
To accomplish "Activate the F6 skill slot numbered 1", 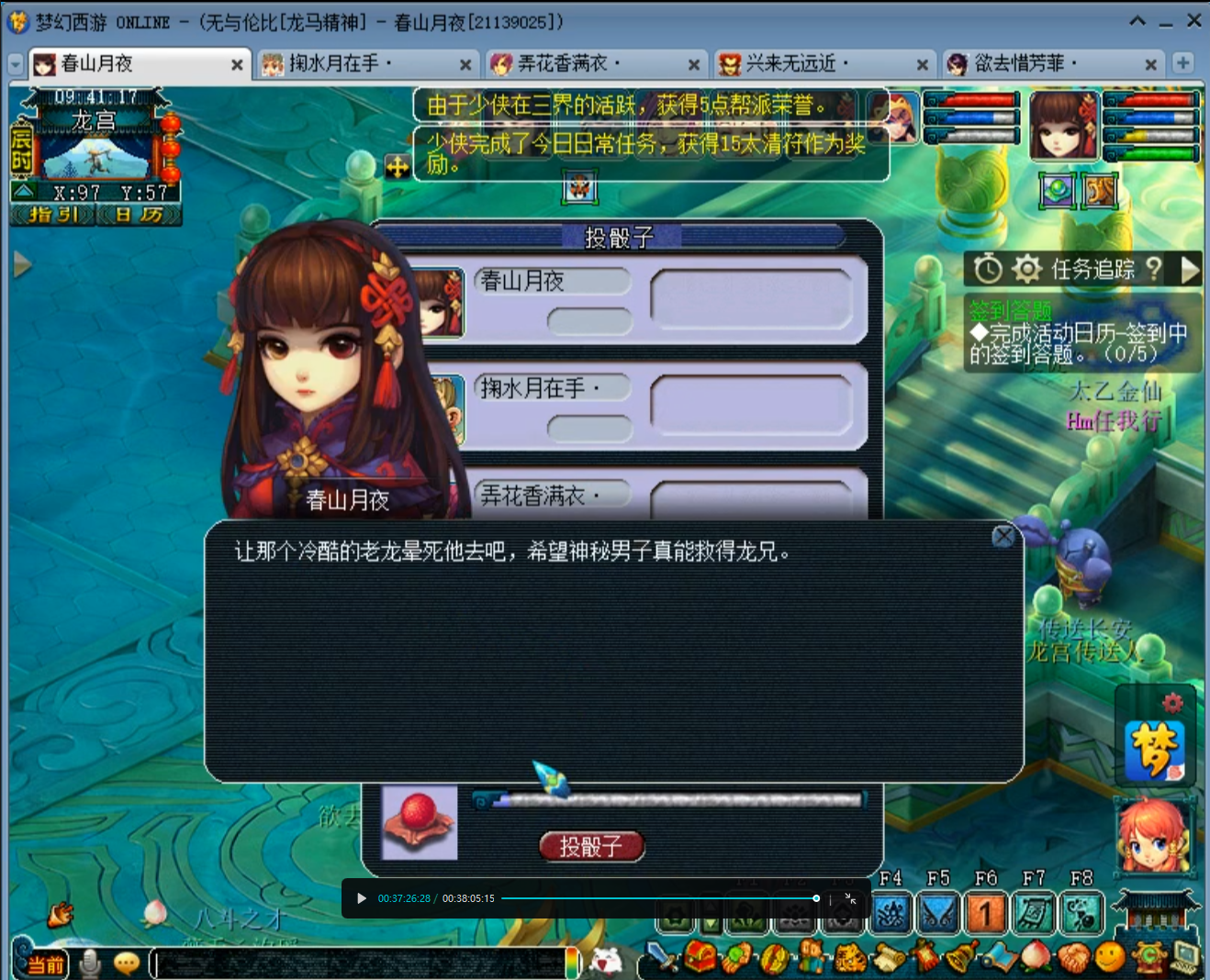I will [985, 914].
